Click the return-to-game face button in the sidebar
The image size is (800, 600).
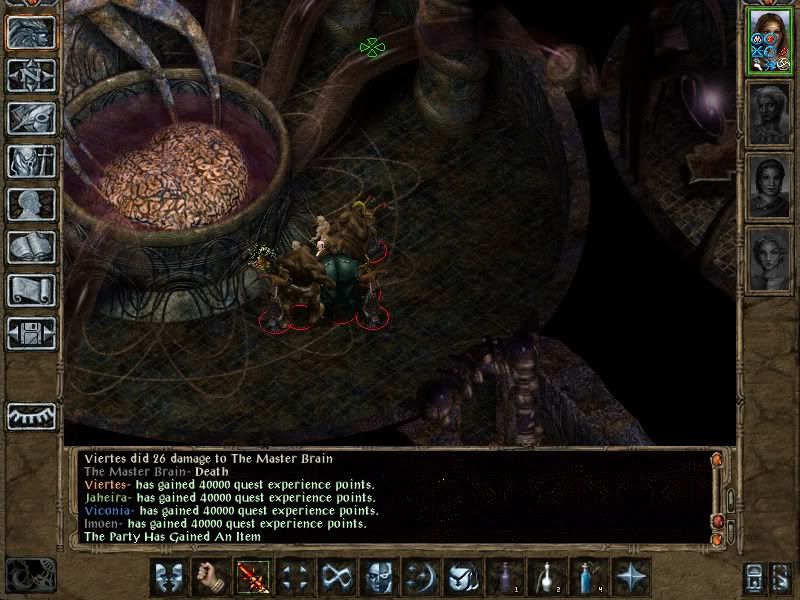click(x=31, y=32)
